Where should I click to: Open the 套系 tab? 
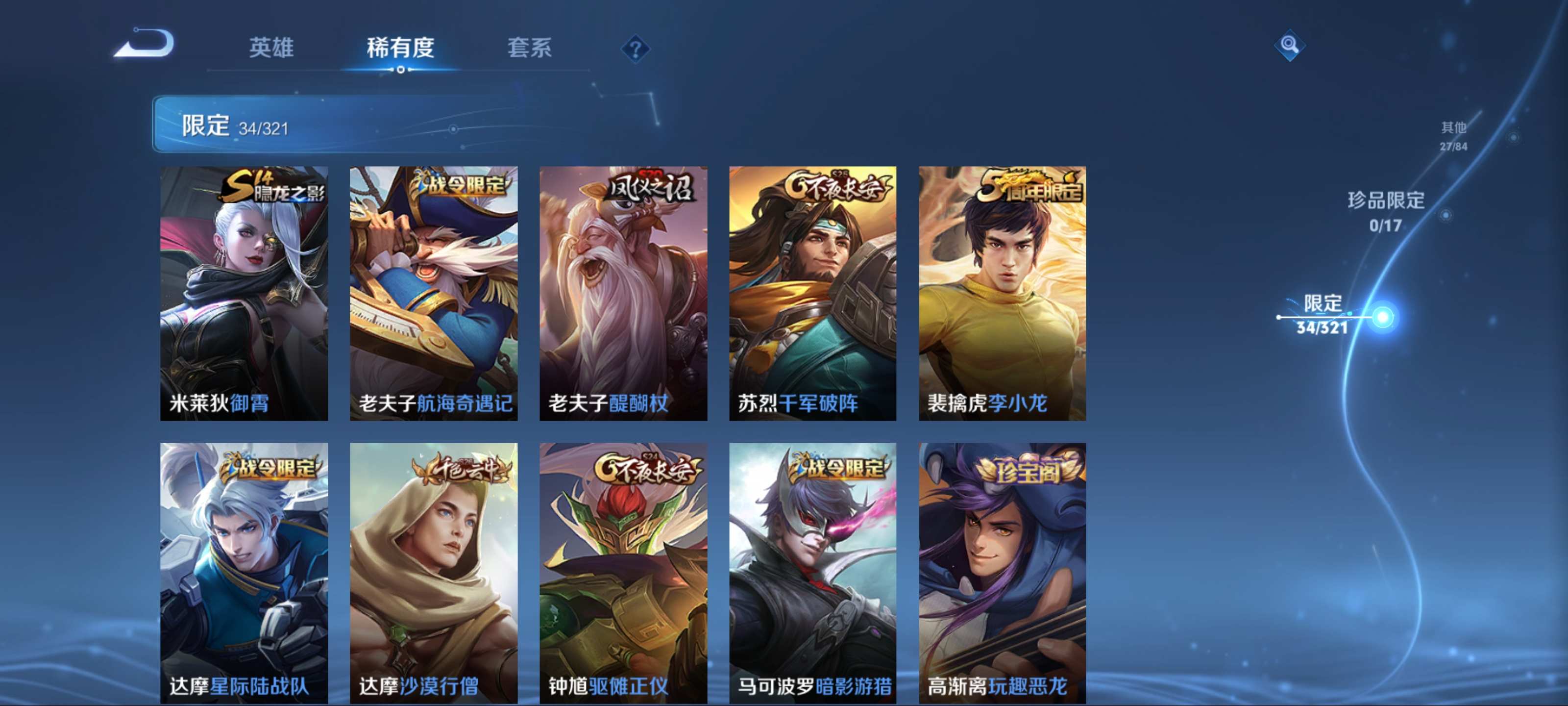529,48
